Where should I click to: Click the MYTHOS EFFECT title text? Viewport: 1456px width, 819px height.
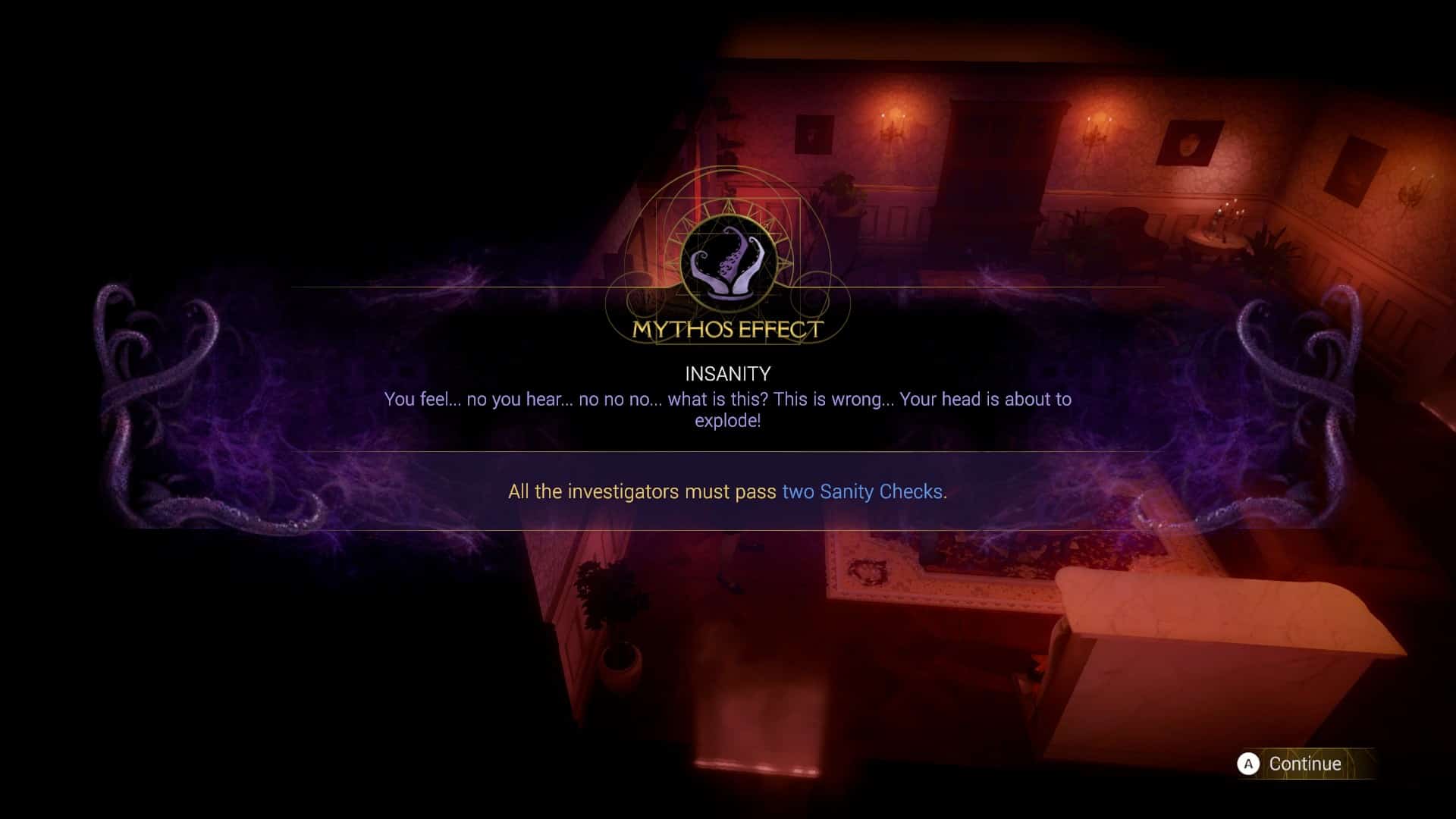point(726,330)
